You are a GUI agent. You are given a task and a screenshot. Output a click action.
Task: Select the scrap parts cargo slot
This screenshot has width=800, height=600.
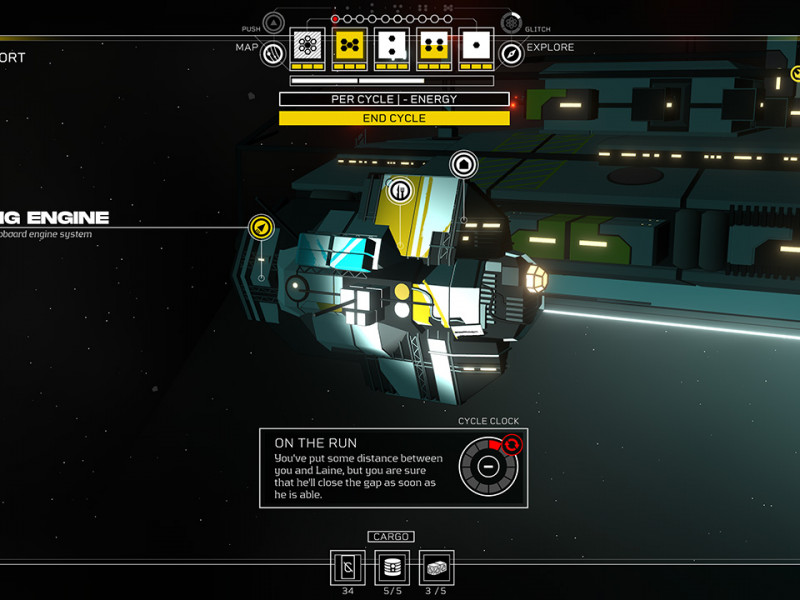point(436,567)
